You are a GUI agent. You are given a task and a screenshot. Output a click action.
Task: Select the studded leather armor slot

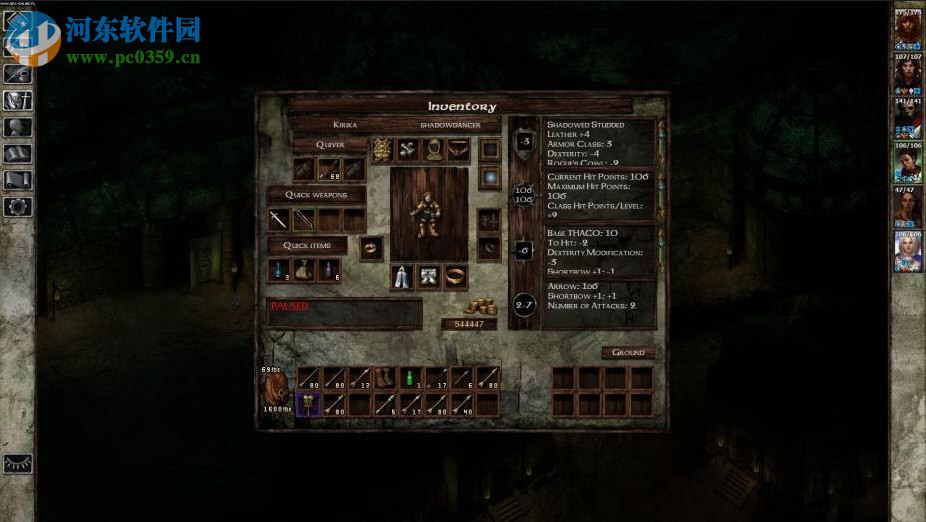click(x=382, y=150)
